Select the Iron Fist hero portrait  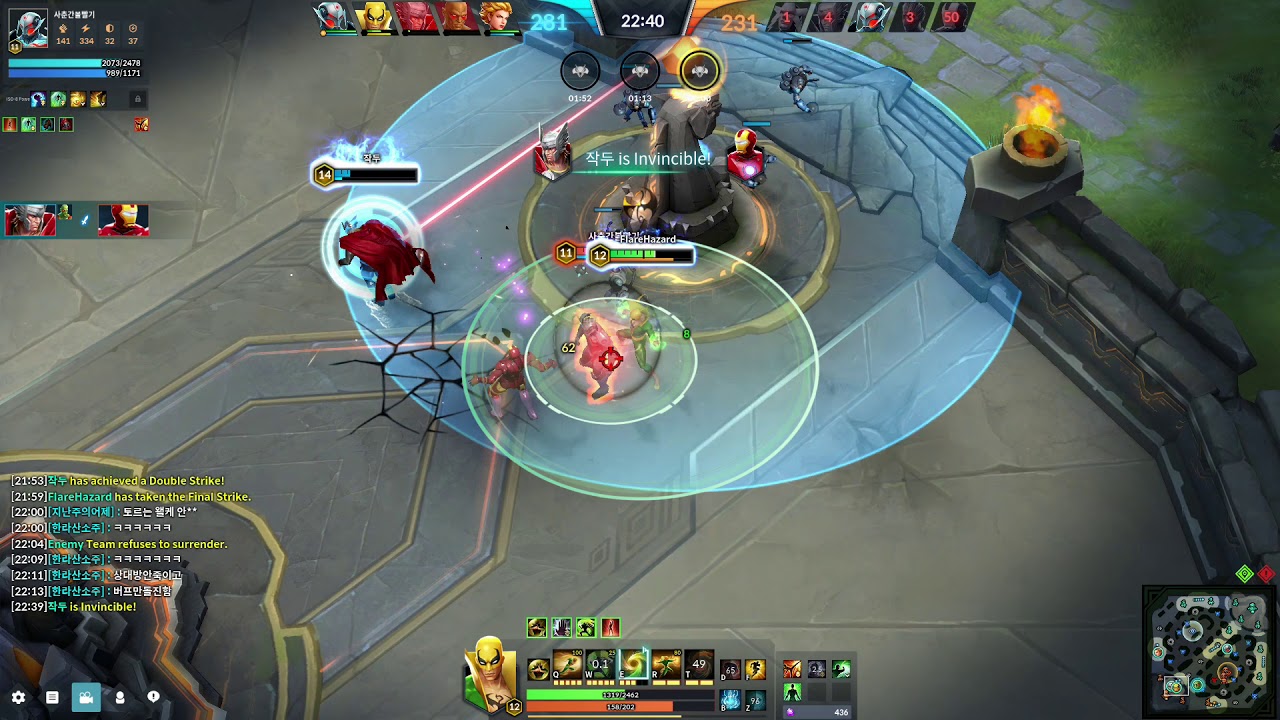pos(489,673)
